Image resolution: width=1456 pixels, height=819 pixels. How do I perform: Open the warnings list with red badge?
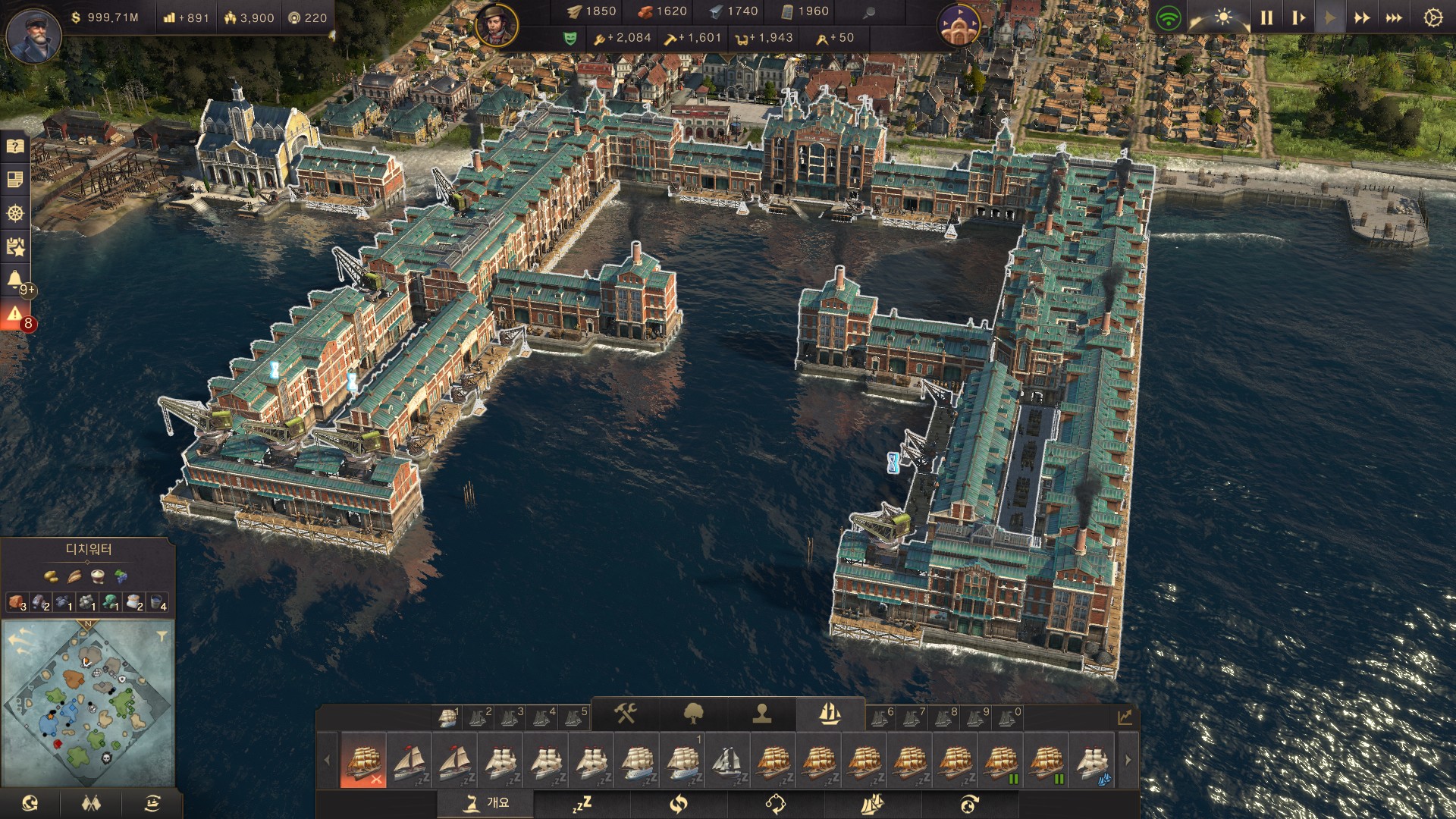[15, 315]
